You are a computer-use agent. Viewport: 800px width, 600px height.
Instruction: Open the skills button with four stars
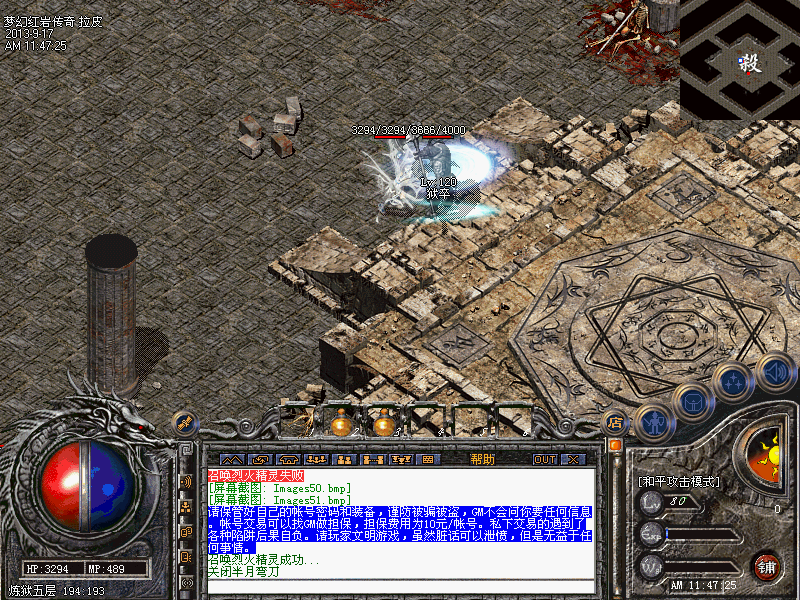[734, 381]
